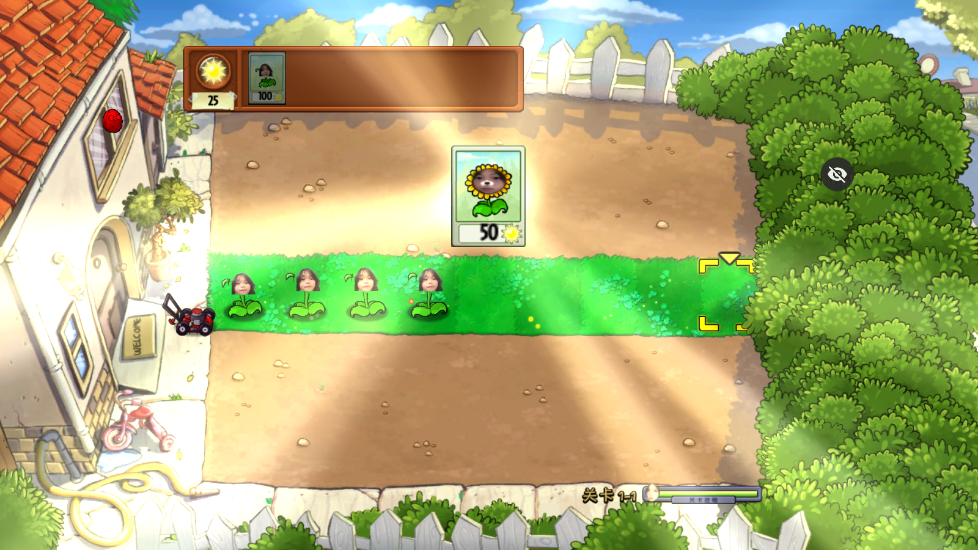Click the lawn tile marked by yellow brackets

pos(725,295)
